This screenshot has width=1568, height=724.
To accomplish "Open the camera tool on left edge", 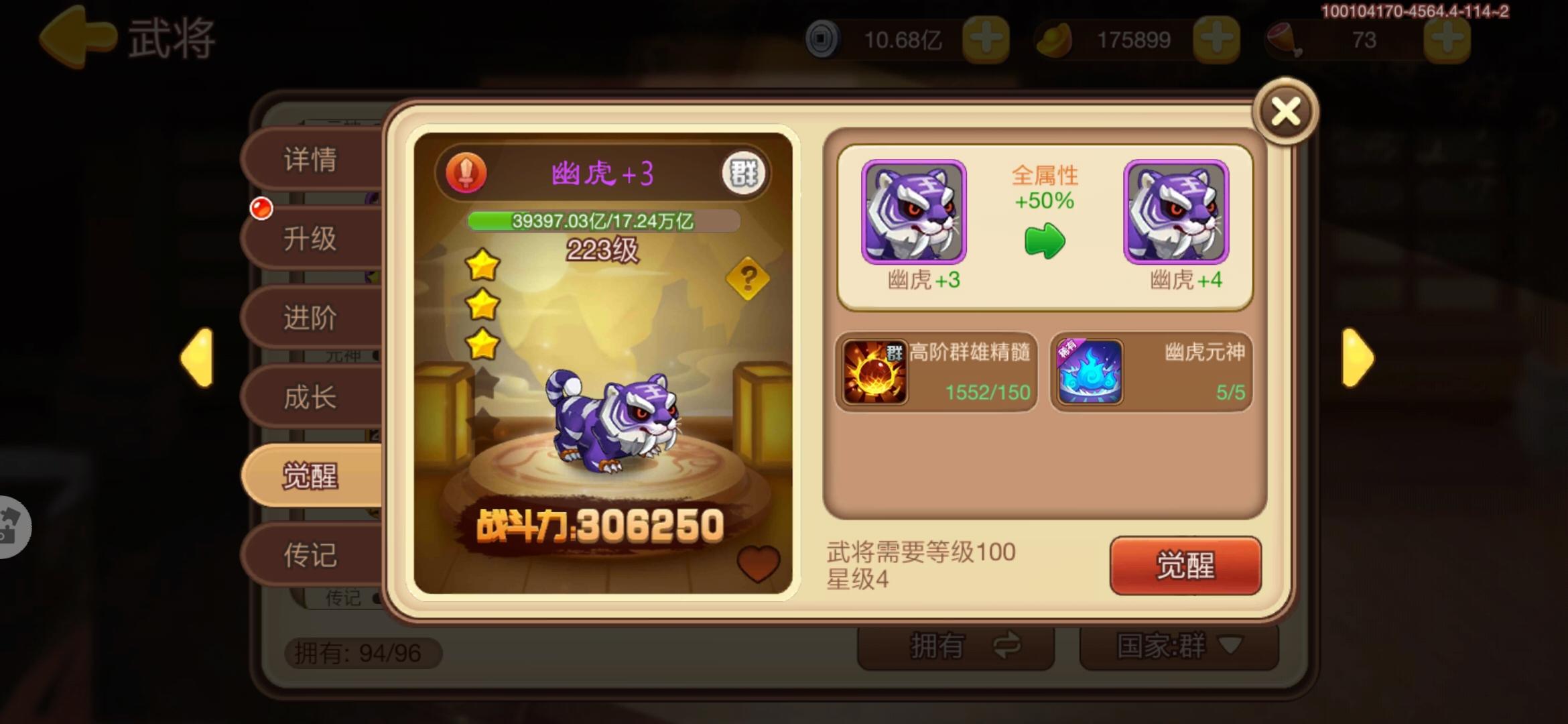I will coord(13,526).
